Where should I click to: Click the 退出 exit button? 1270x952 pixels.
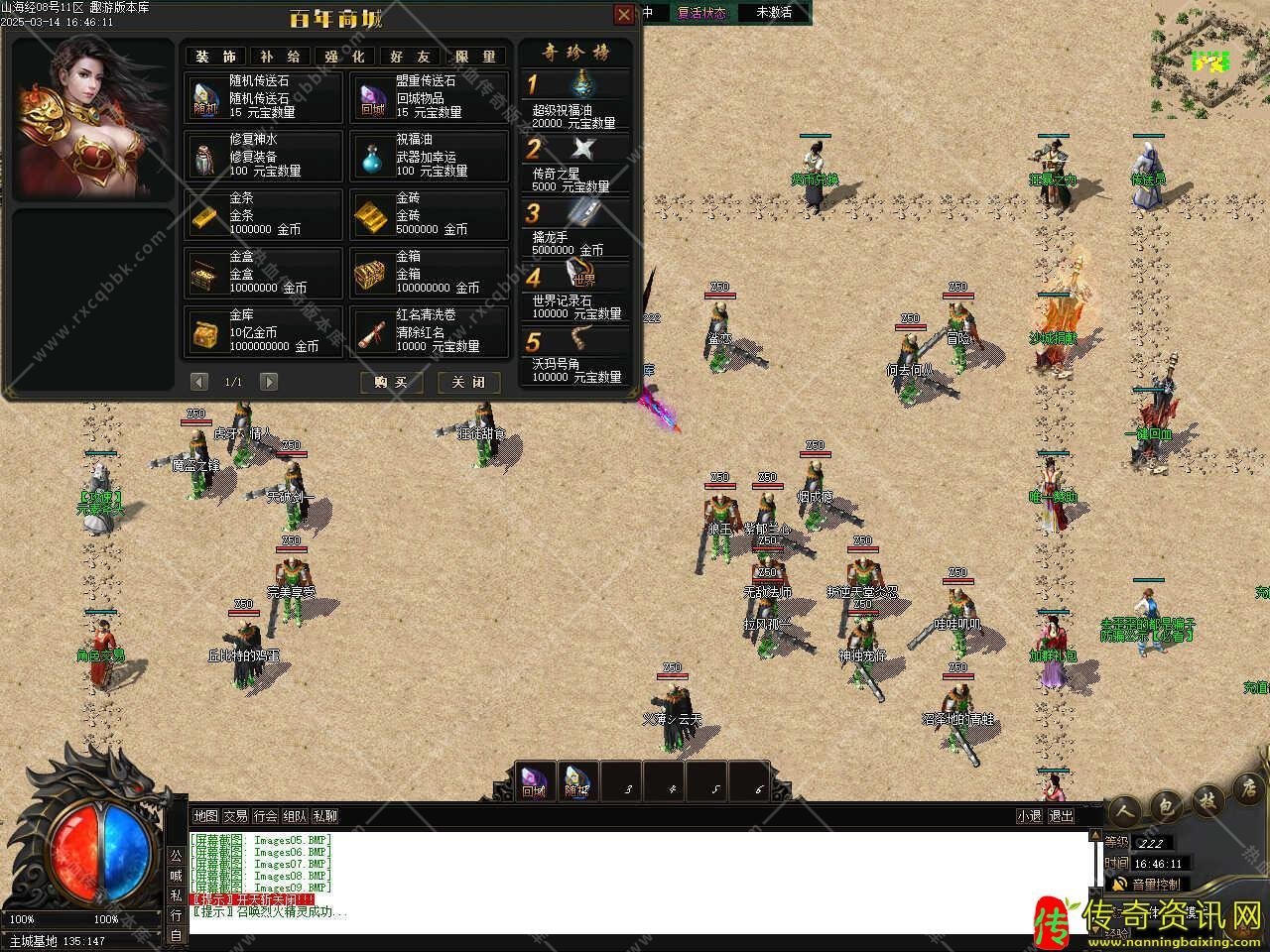pos(1061,816)
